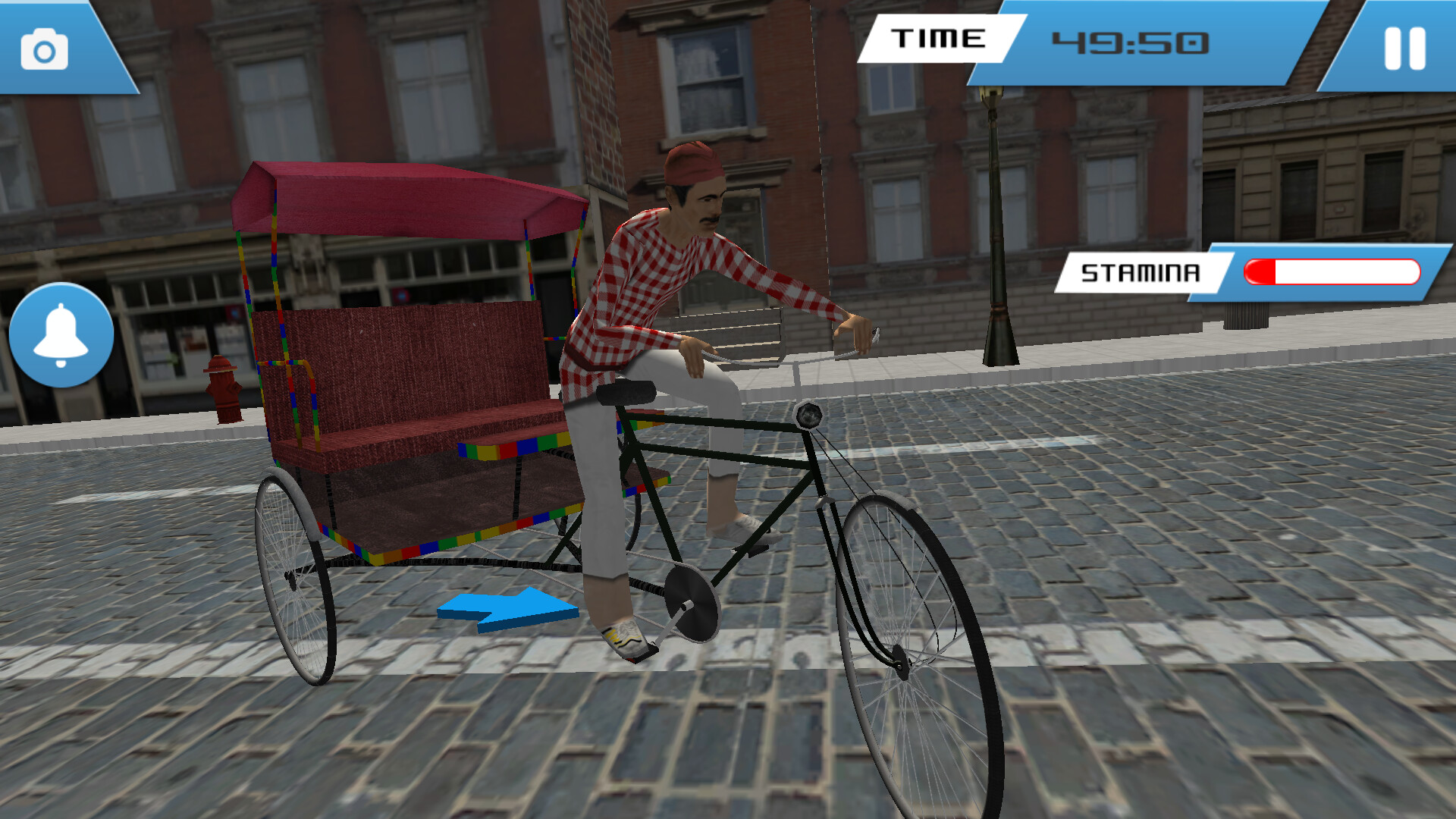The height and width of the screenshot is (819, 1456).
Task: Select the STAMINA label tab
Action: click(x=1141, y=271)
